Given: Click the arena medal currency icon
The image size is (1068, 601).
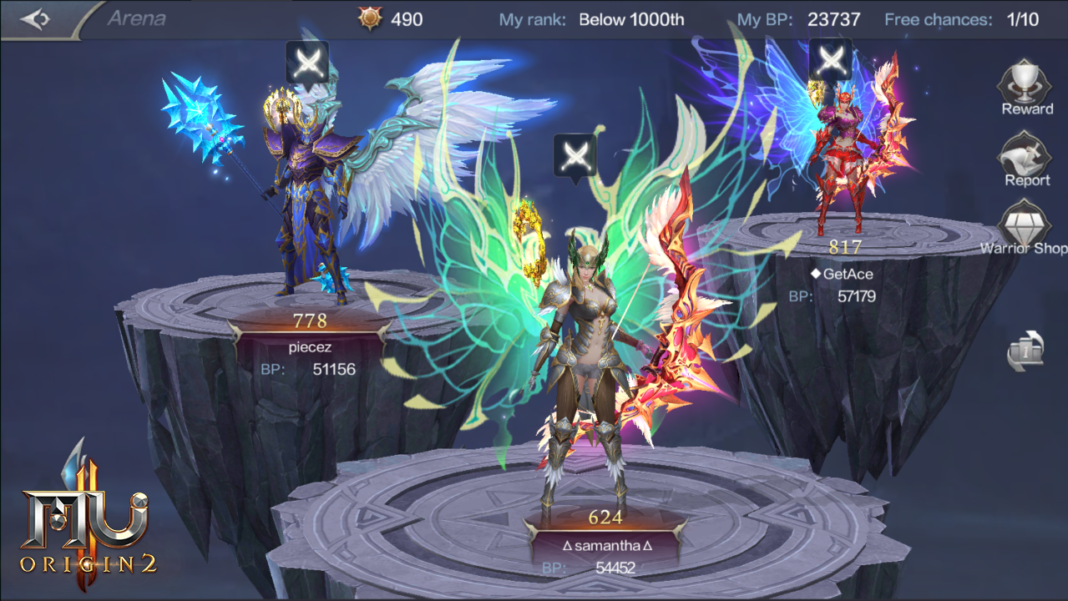Looking at the screenshot, I should point(371,19).
